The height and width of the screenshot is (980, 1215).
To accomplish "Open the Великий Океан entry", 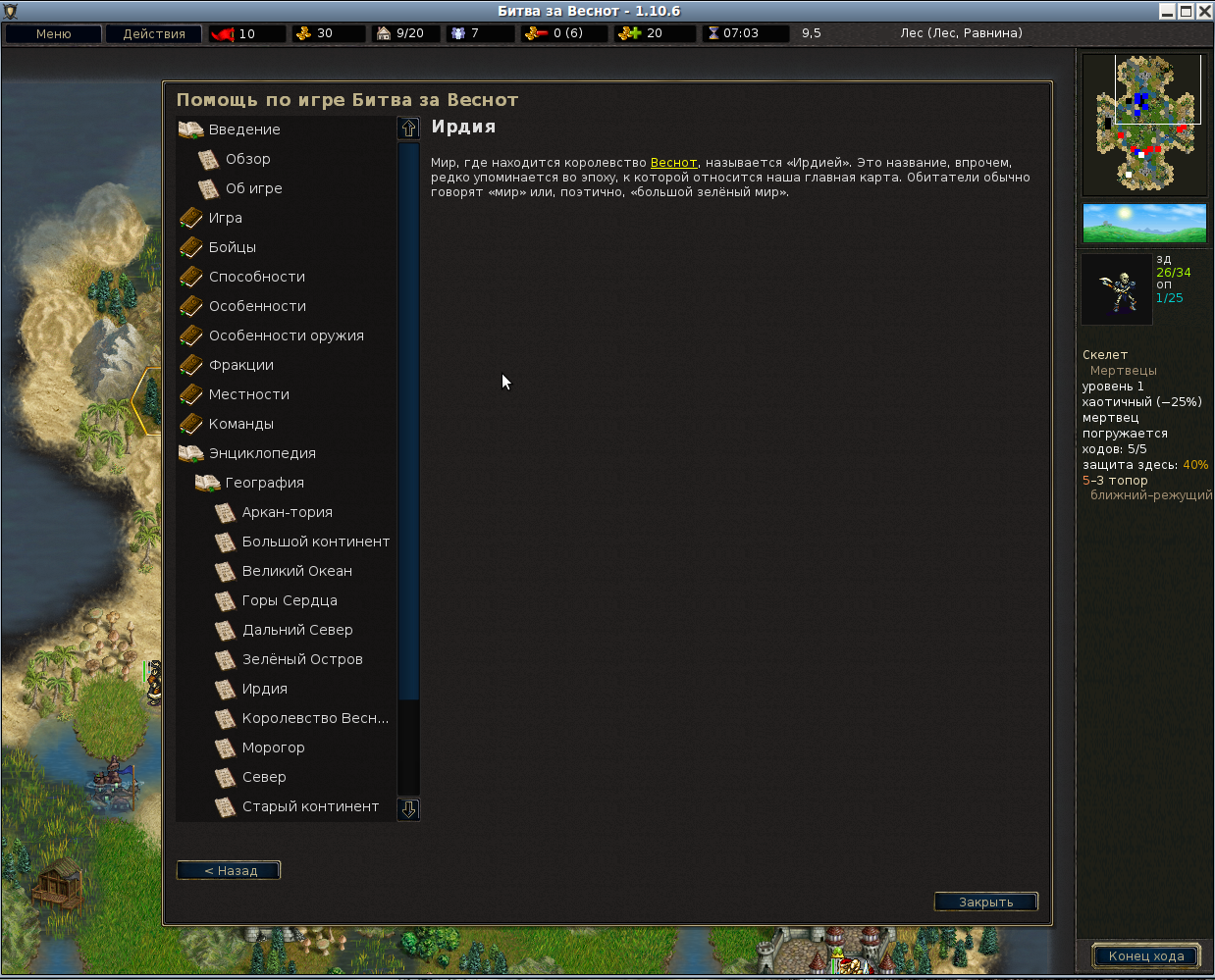I will pyautogui.click(x=296, y=571).
